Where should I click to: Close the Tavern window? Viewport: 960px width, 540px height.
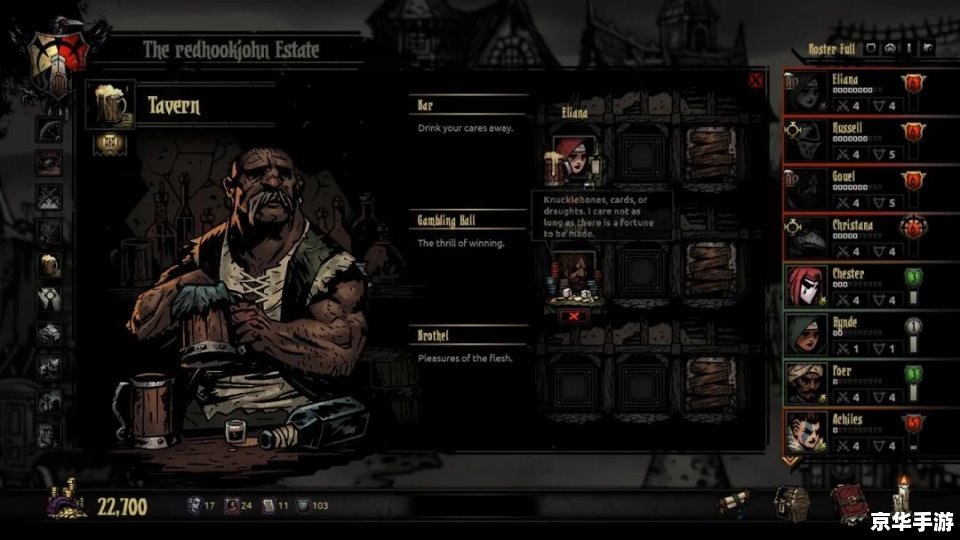point(755,81)
